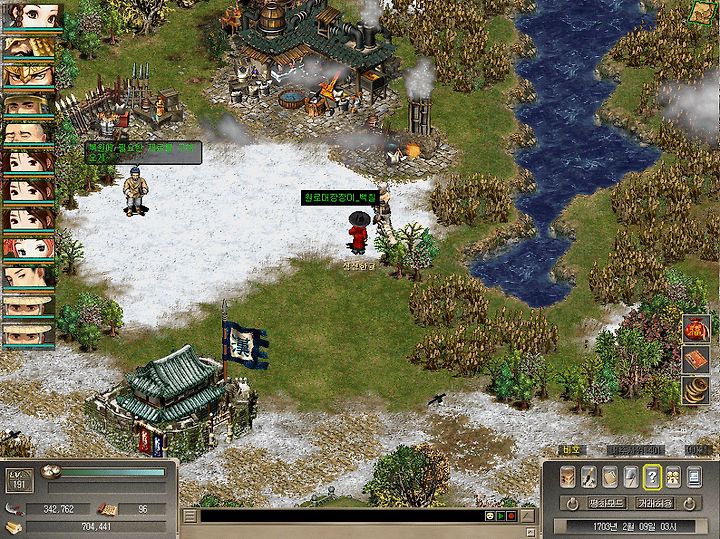The width and height of the screenshot is (720, 539).
Task: Open the orange book icon on the right edge
Action: (696, 359)
